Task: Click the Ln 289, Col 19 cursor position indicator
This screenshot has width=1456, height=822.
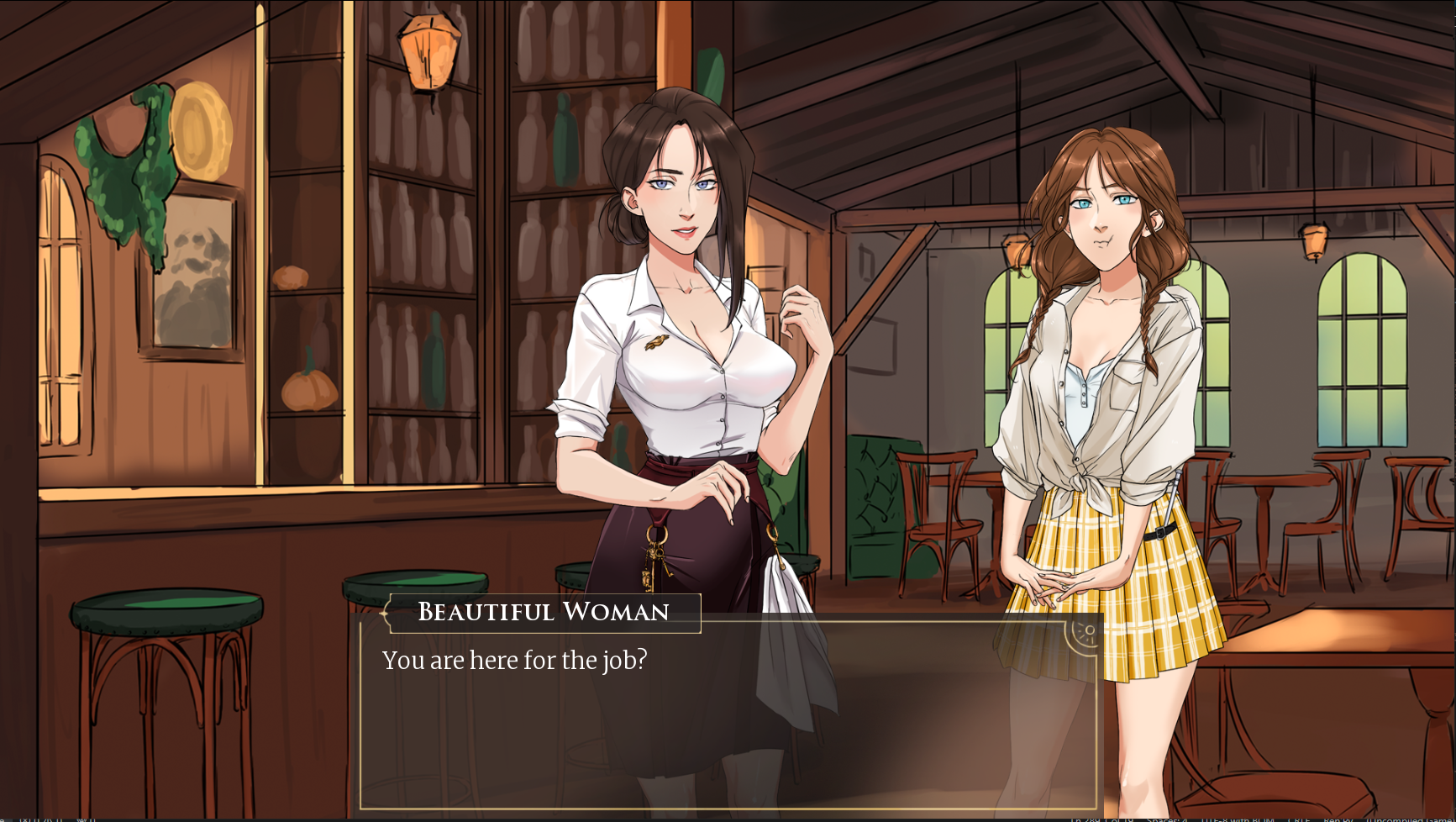Action: click(1105, 818)
